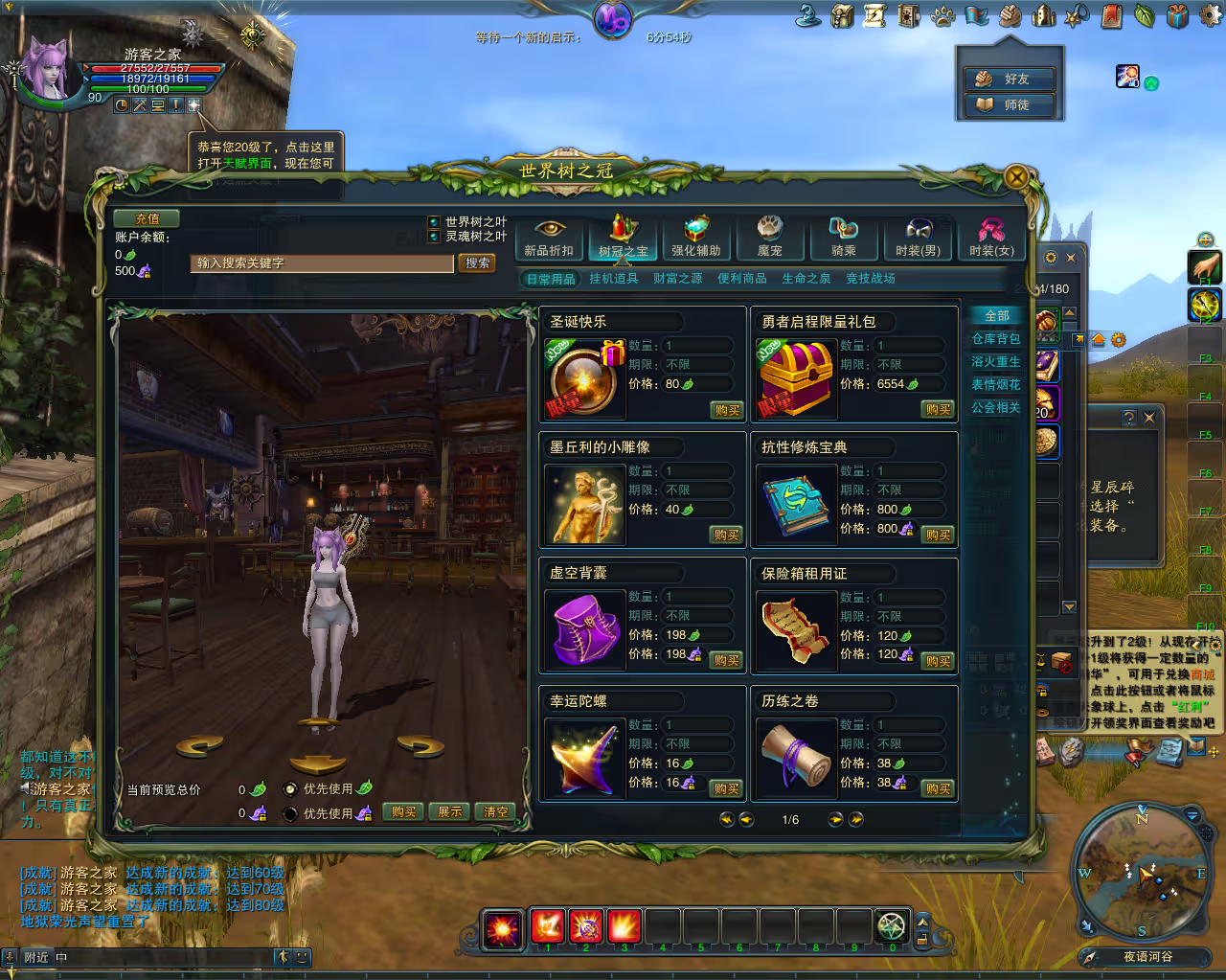This screenshot has width=1226, height=980.
Task: Open the 强化辅助 shop category
Action: click(x=696, y=239)
